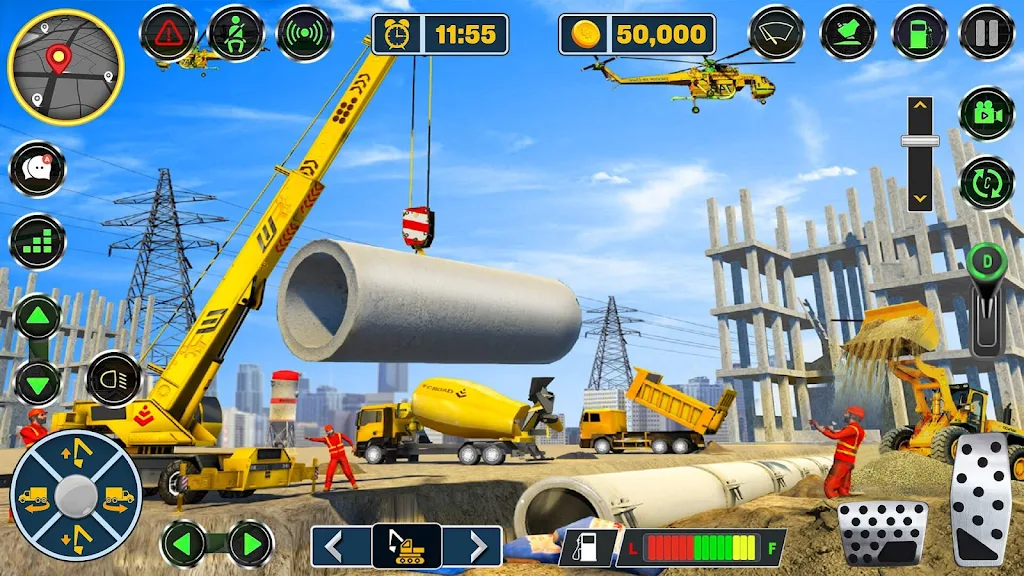The width and height of the screenshot is (1024, 576).
Task: Switch camera view with the video icon
Action: pos(986,113)
